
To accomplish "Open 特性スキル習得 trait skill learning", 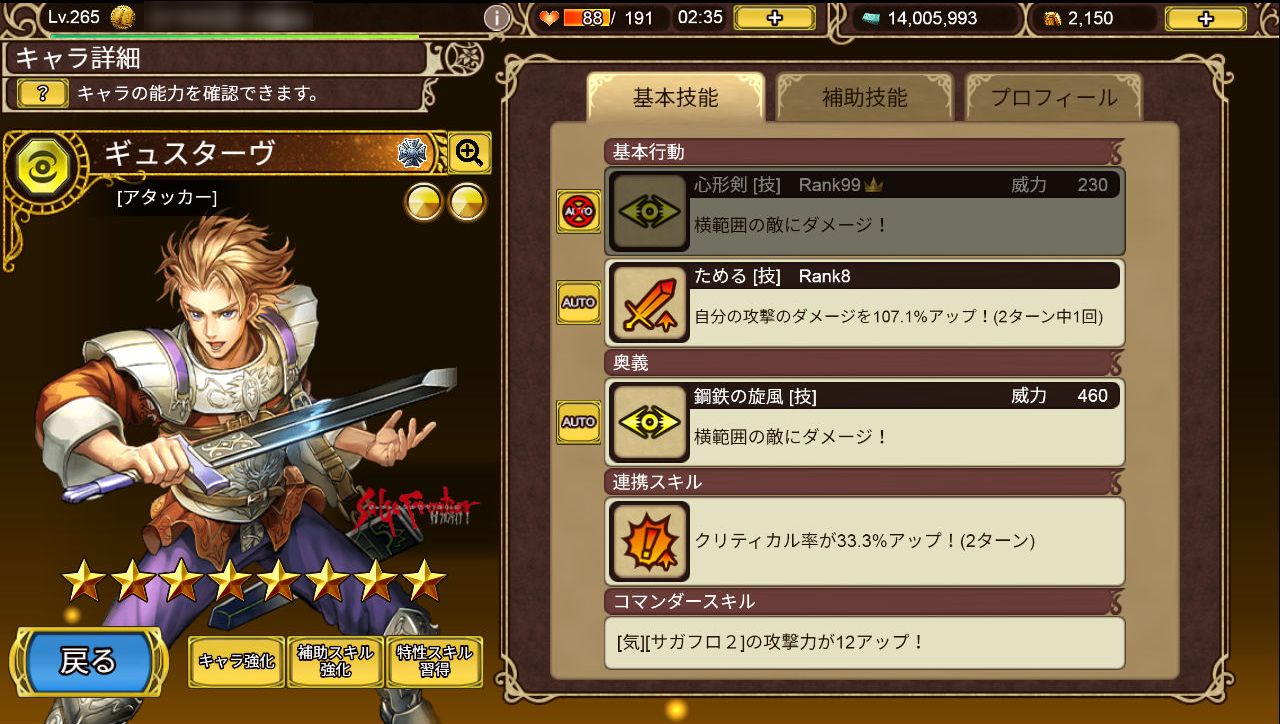I will [x=433, y=661].
